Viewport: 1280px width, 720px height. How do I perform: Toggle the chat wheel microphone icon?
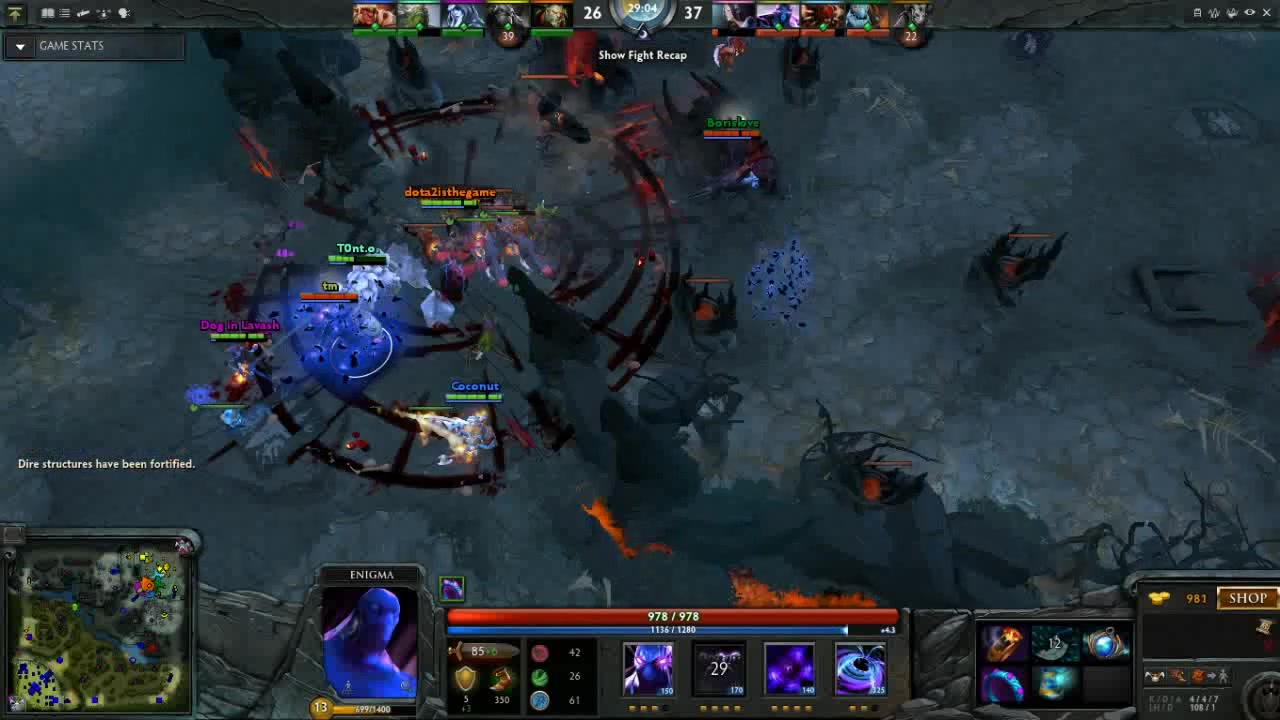click(x=125, y=13)
